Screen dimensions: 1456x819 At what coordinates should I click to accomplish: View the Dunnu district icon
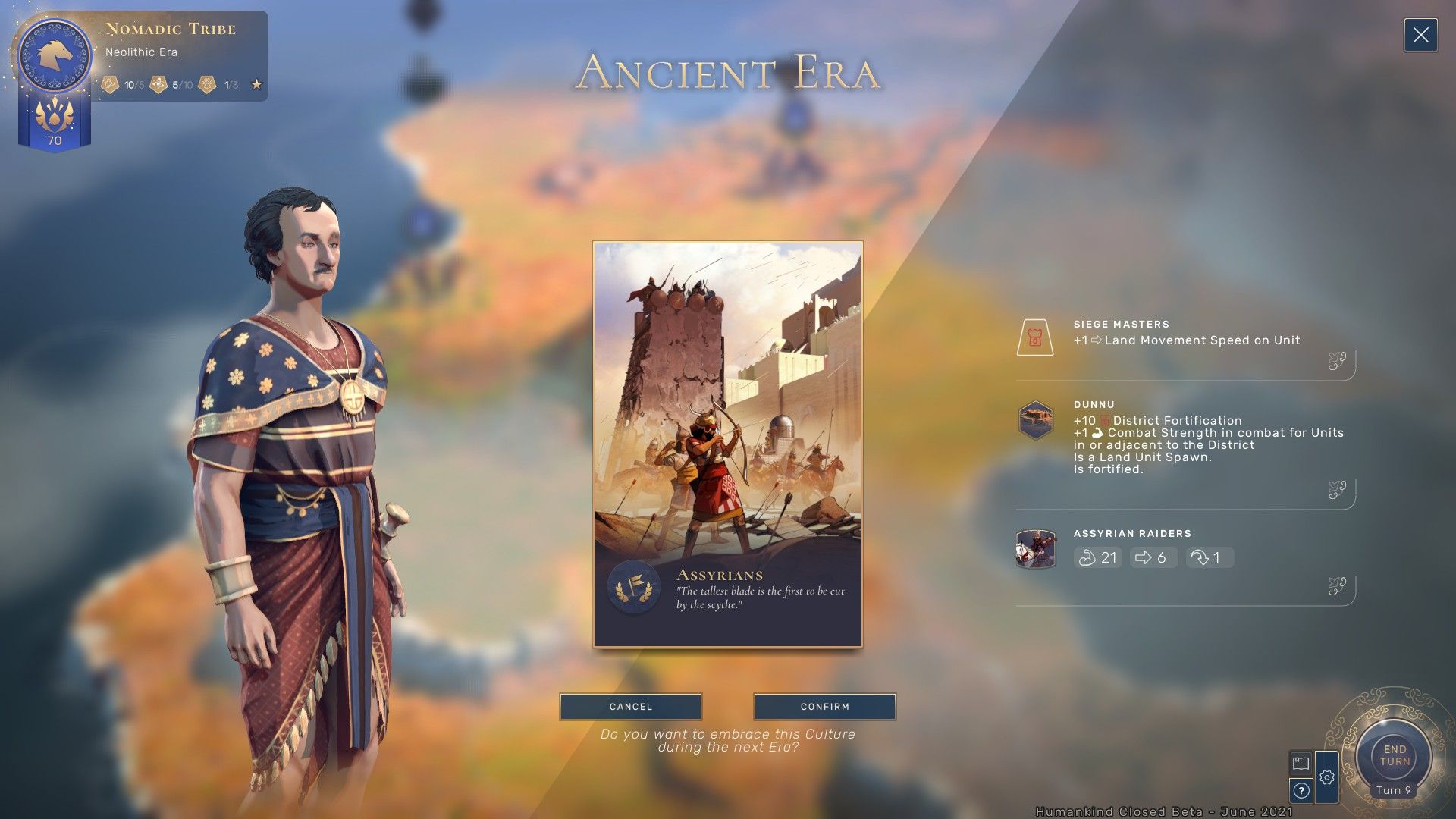coord(1035,420)
